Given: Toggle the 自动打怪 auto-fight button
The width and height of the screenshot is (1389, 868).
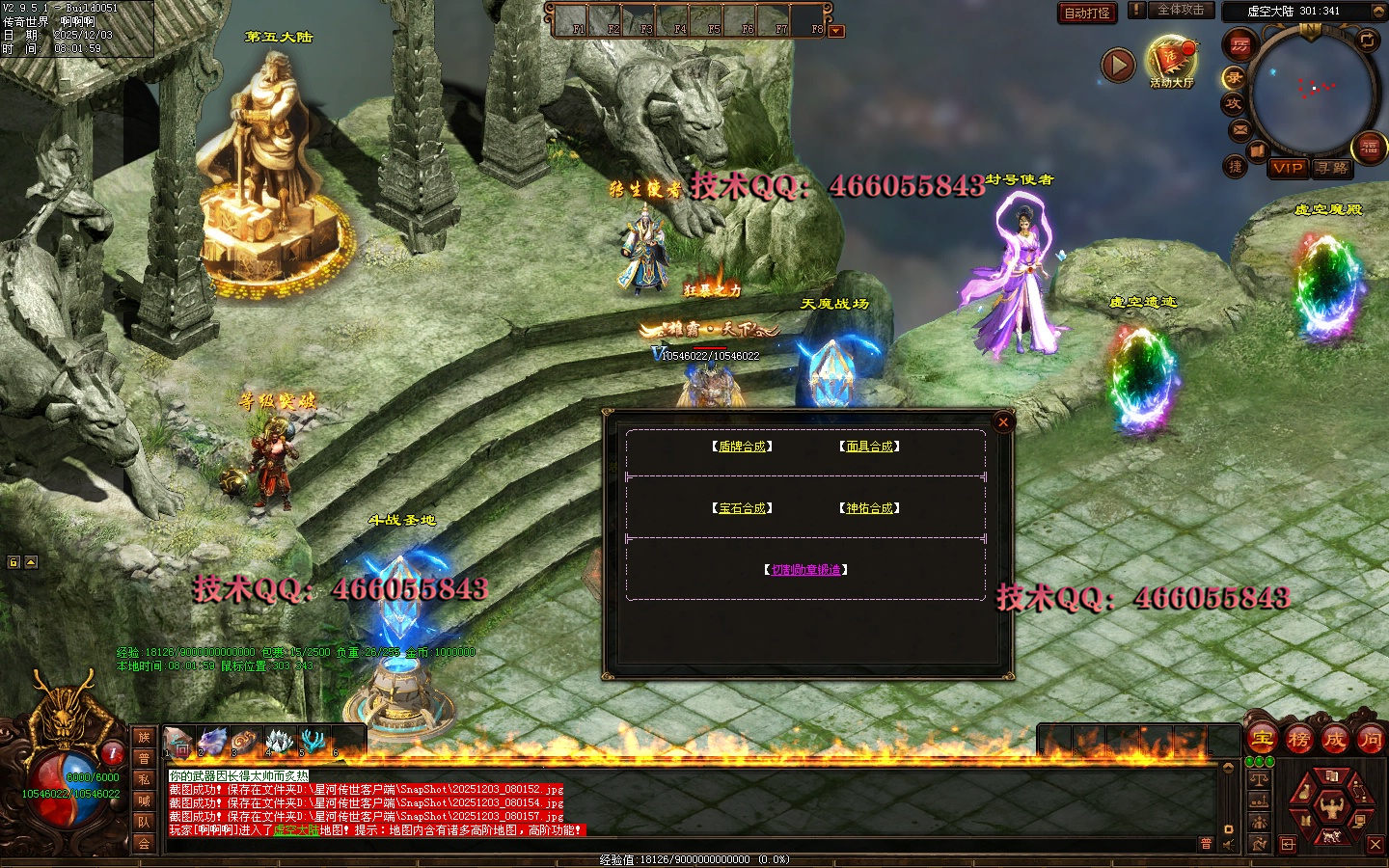Looking at the screenshot, I should coord(1086,13).
